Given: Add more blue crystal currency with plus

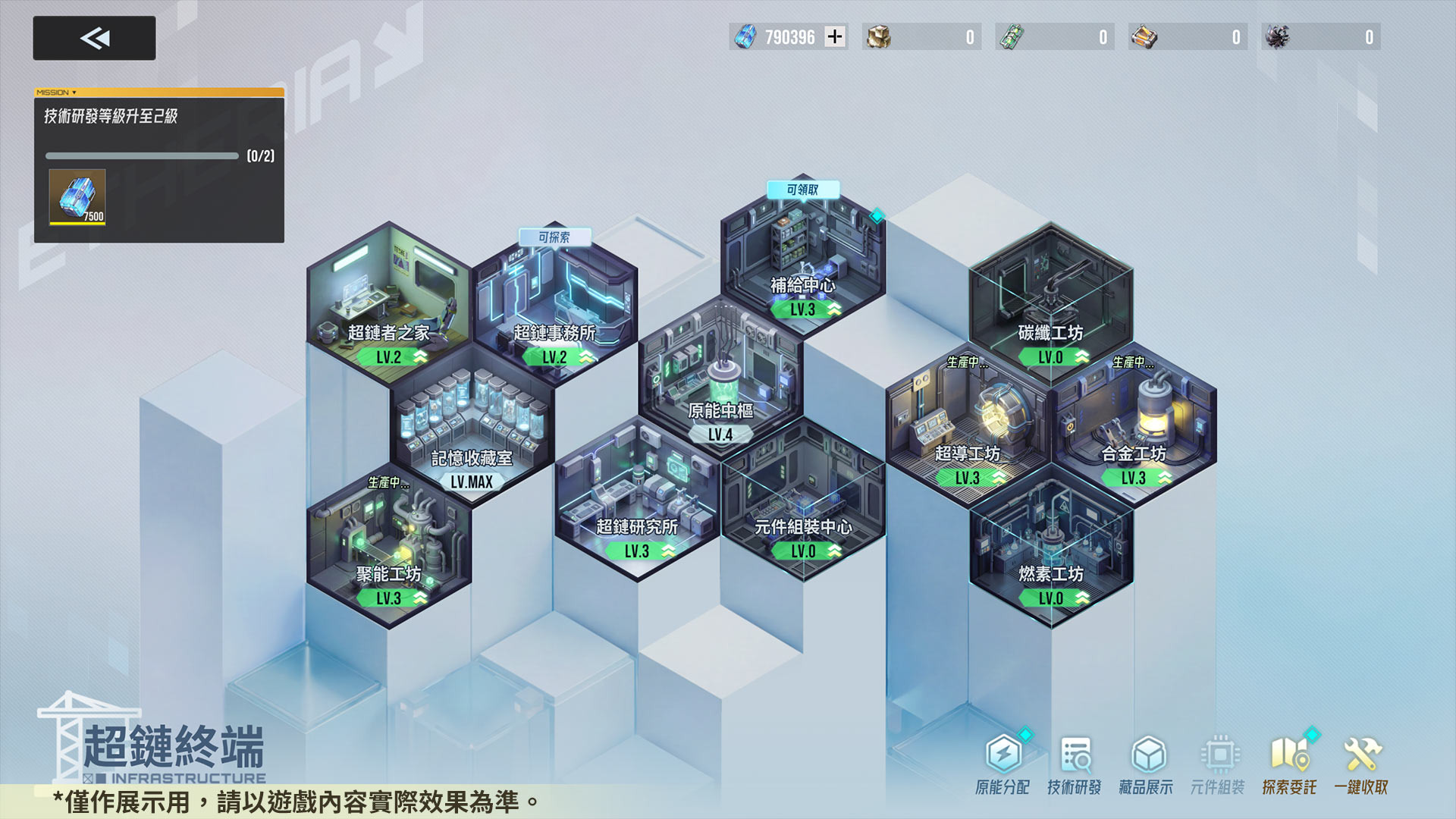Looking at the screenshot, I should 835,36.
